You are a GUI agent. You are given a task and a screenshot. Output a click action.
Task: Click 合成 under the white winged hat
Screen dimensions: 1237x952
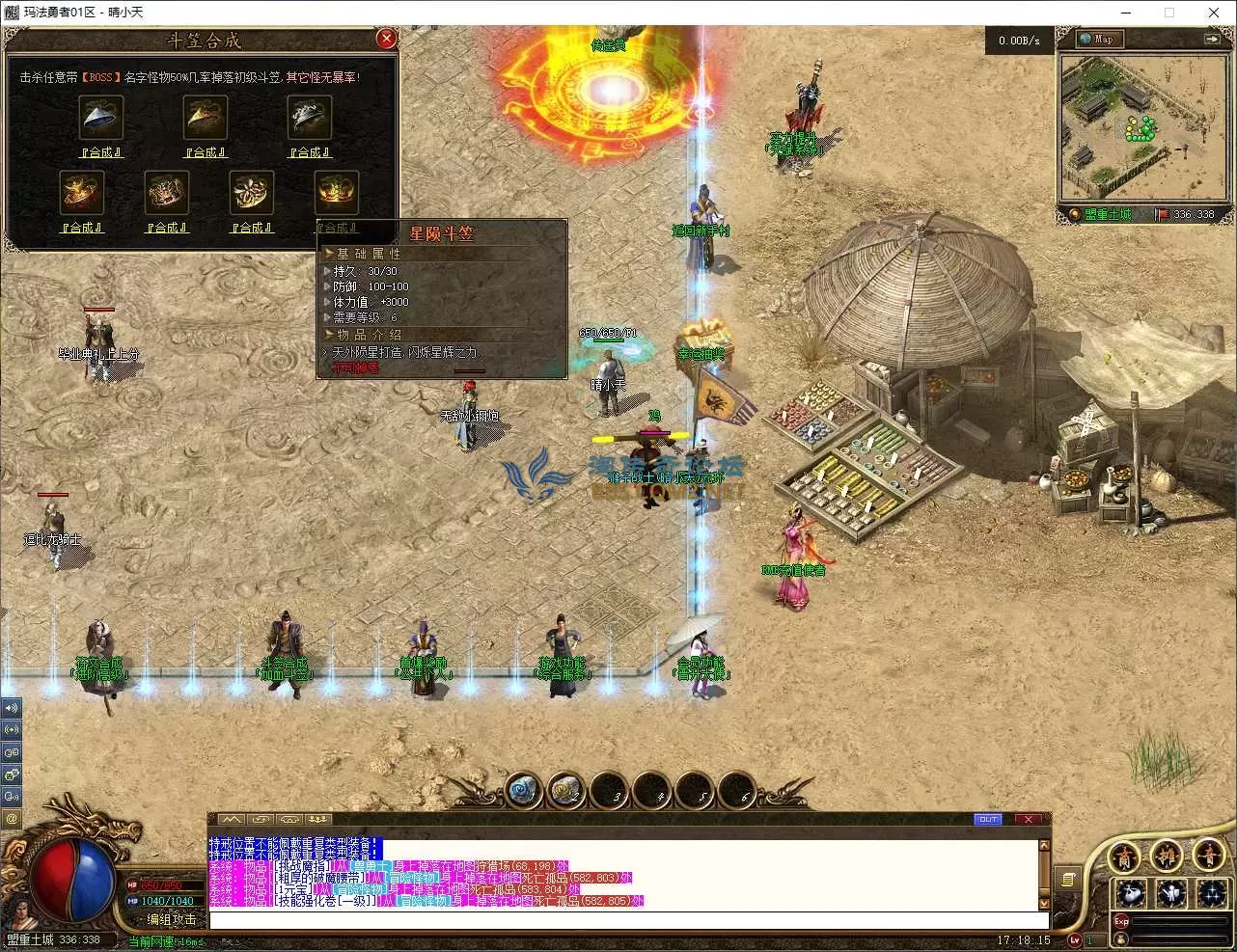pyautogui.click(x=310, y=152)
